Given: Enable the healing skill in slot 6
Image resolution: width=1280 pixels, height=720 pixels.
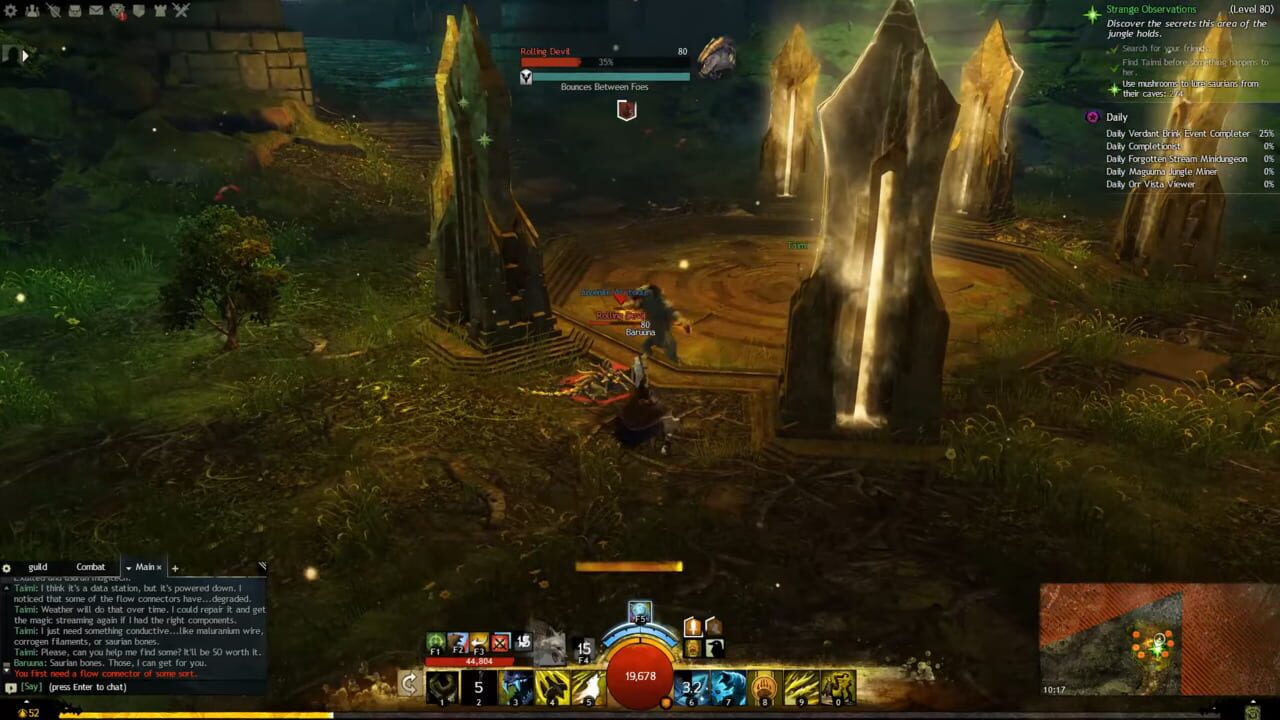Looking at the screenshot, I should (x=690, y=687).
